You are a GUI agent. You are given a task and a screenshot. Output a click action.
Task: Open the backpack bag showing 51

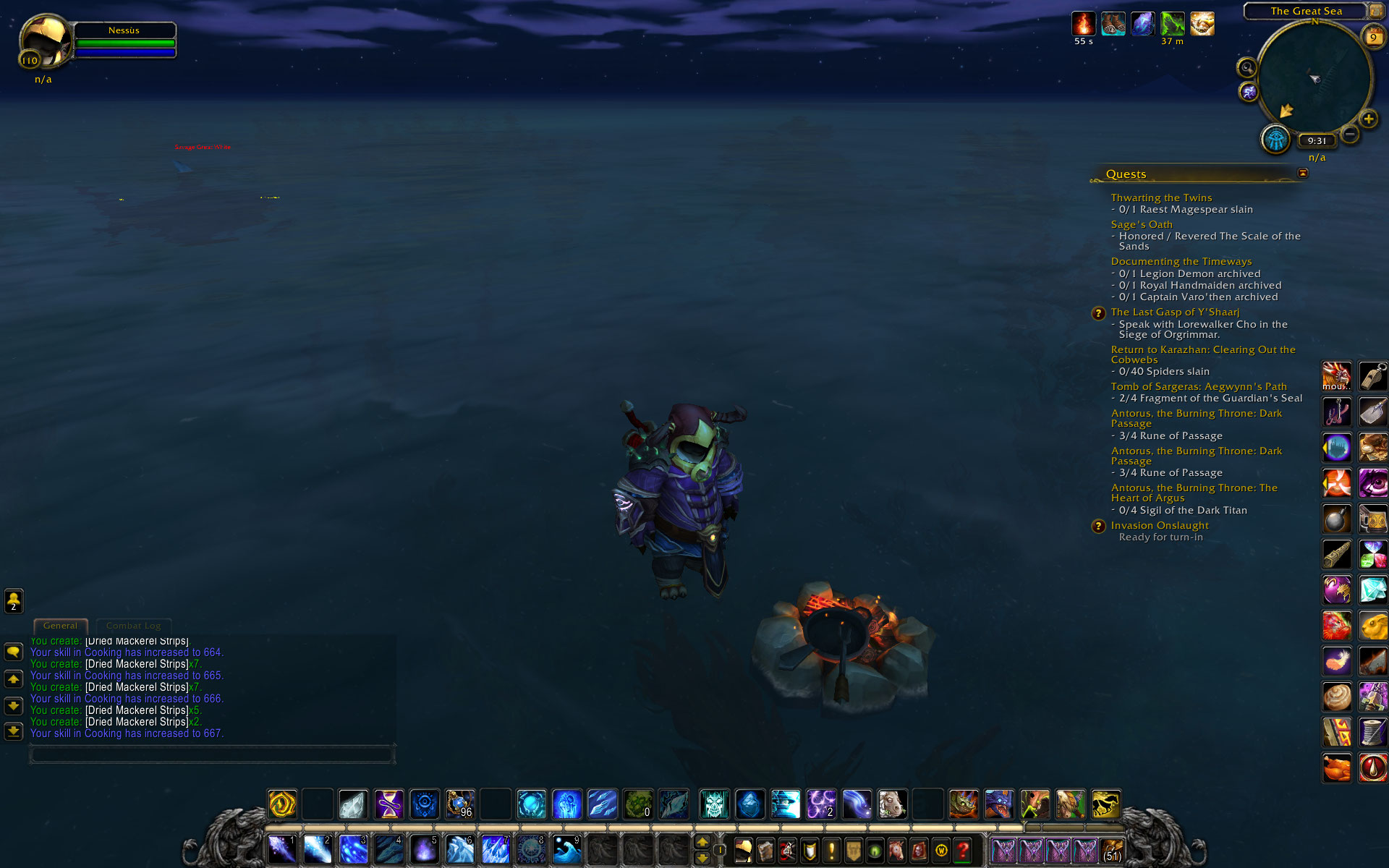1112,851
